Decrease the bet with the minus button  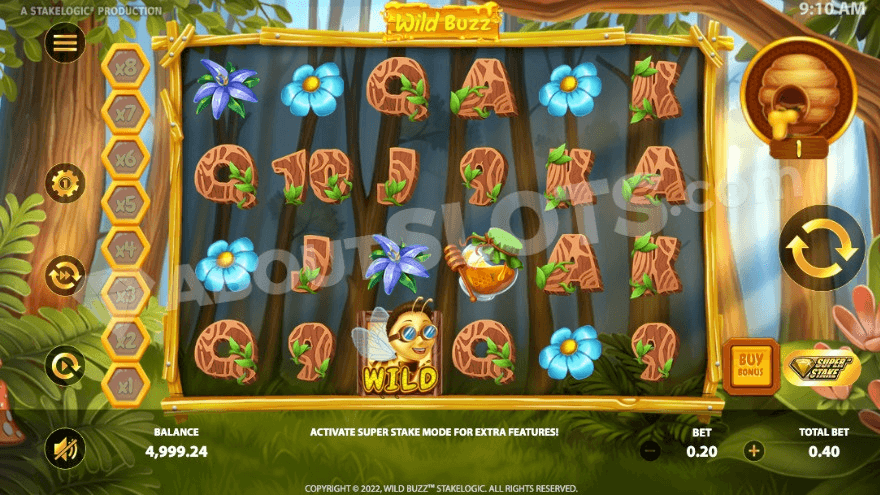tap(649, 451)
